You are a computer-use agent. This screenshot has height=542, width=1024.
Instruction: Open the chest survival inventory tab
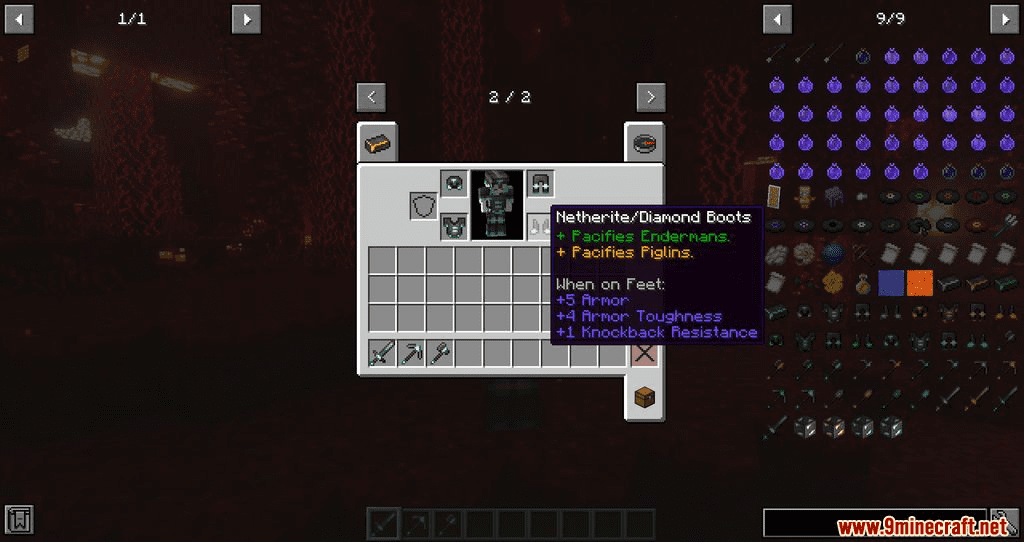click(x=644, y=398)
